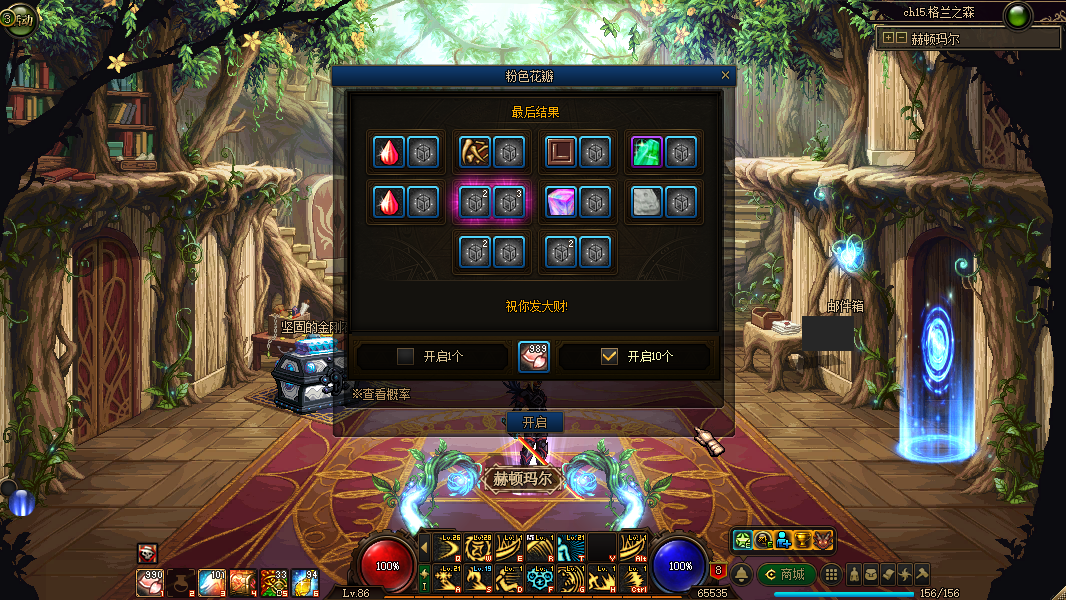1066x600 pixels.
Task: Click the minimap plus zoom button
Action: pyautogui.click(x=887, y=38)
